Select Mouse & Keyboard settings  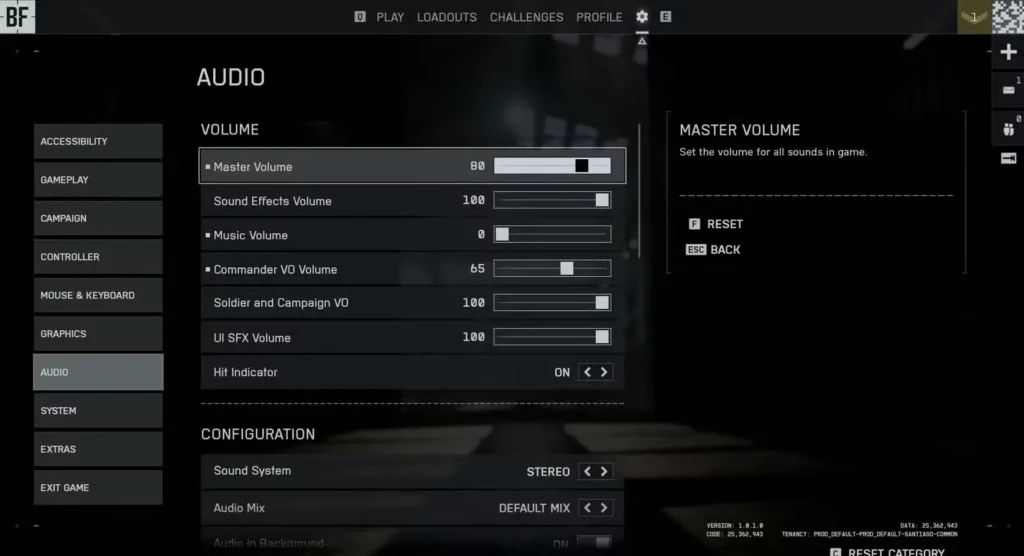(x=98, y=296)
